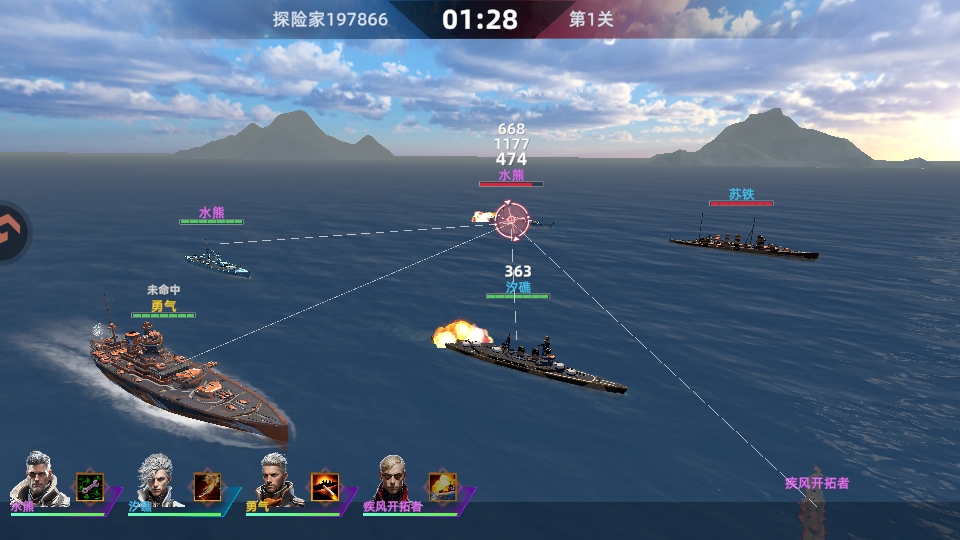Use 疾风开拓者's cannon fire skill icon
Screen dimensions: 960x540
pyautogui.click(x=443, y=487)
